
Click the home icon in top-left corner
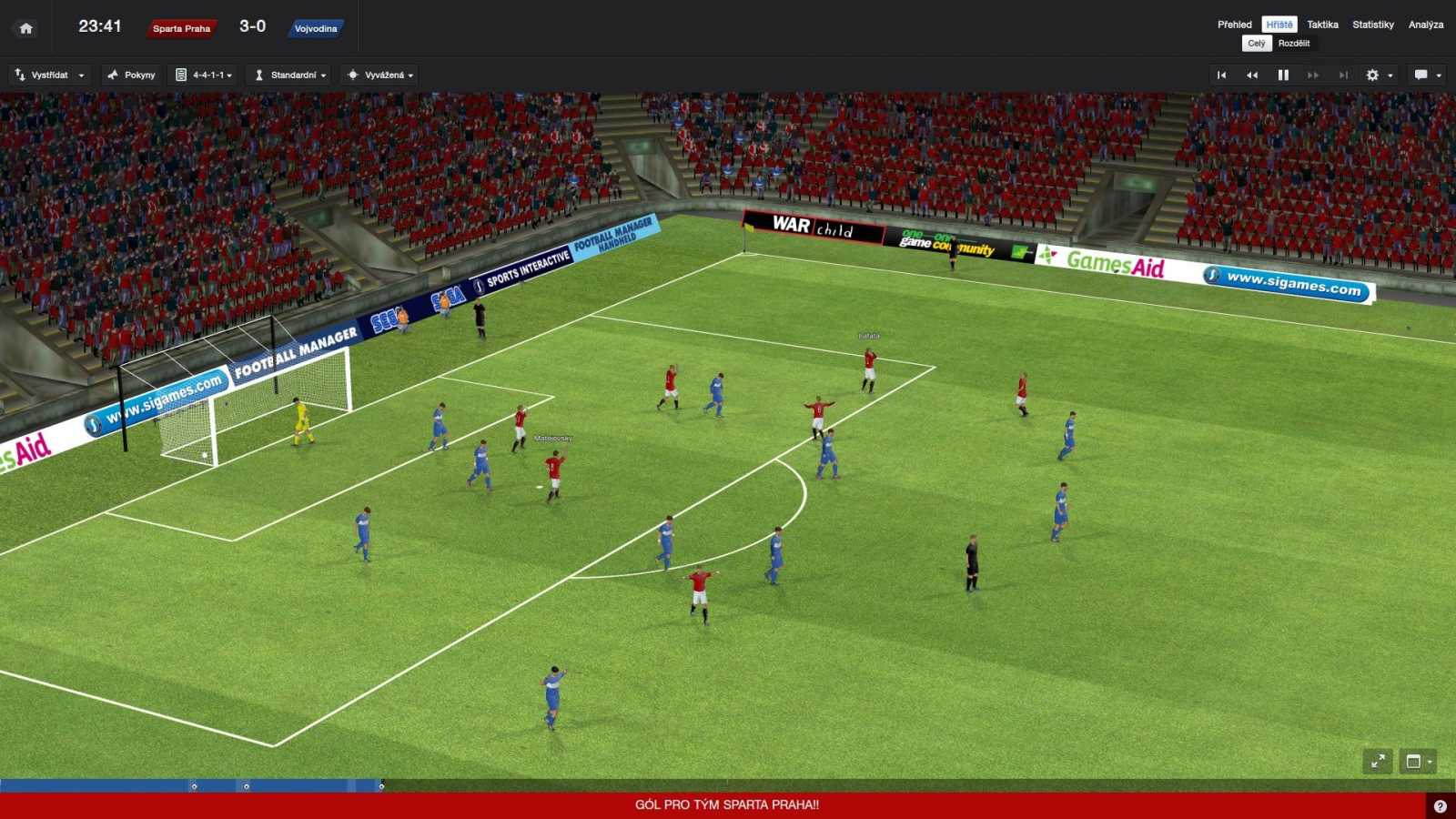[x=25, y=27]
